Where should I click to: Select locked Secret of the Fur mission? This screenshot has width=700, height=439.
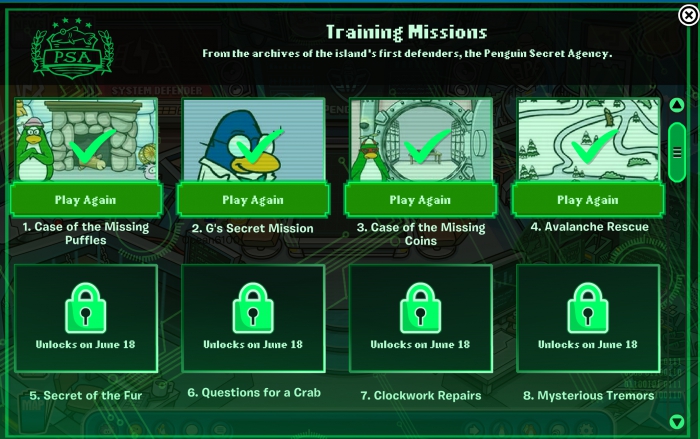tap(85, 322)
